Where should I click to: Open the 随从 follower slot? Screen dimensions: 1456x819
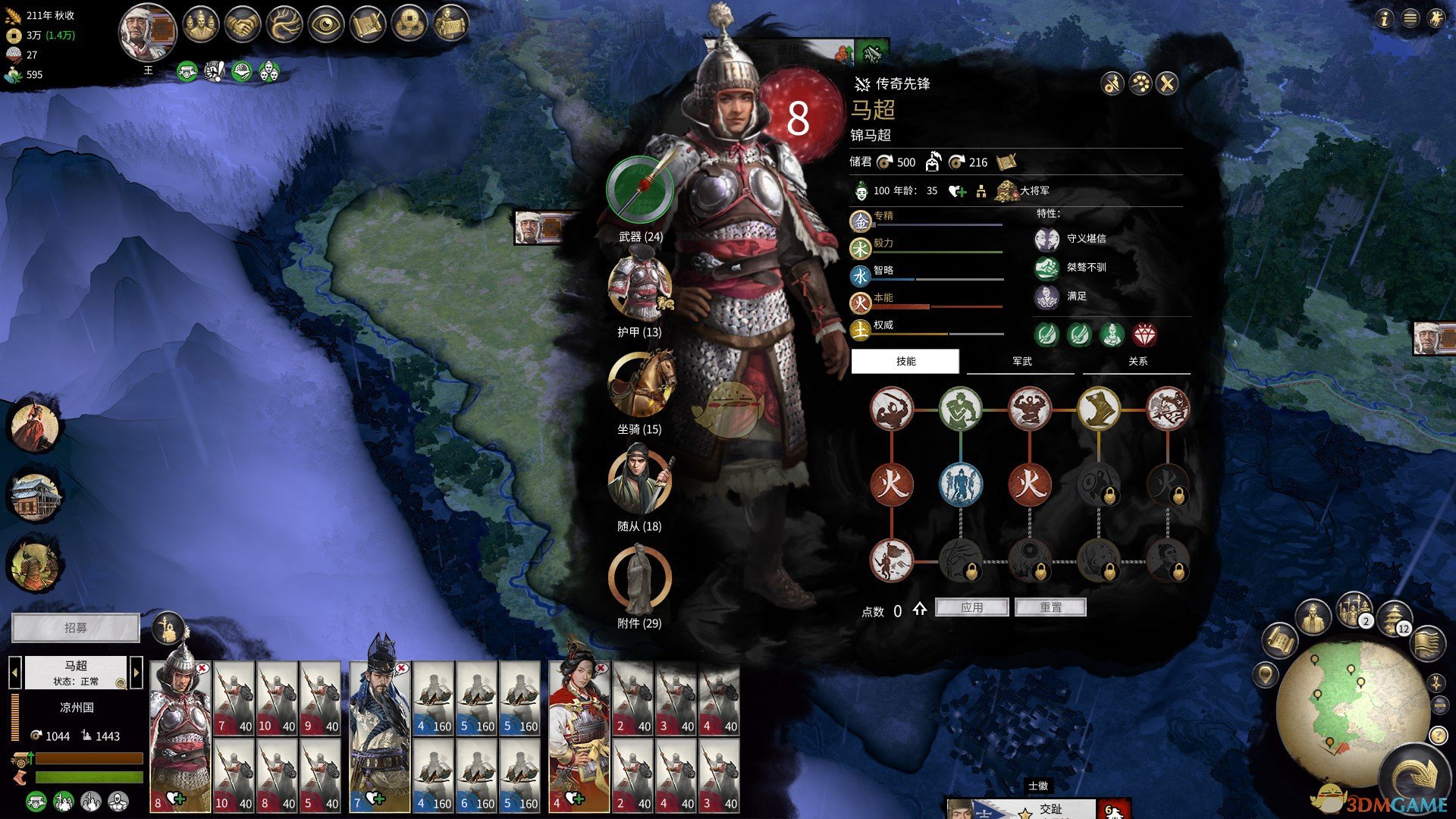(x=639, y=482)
